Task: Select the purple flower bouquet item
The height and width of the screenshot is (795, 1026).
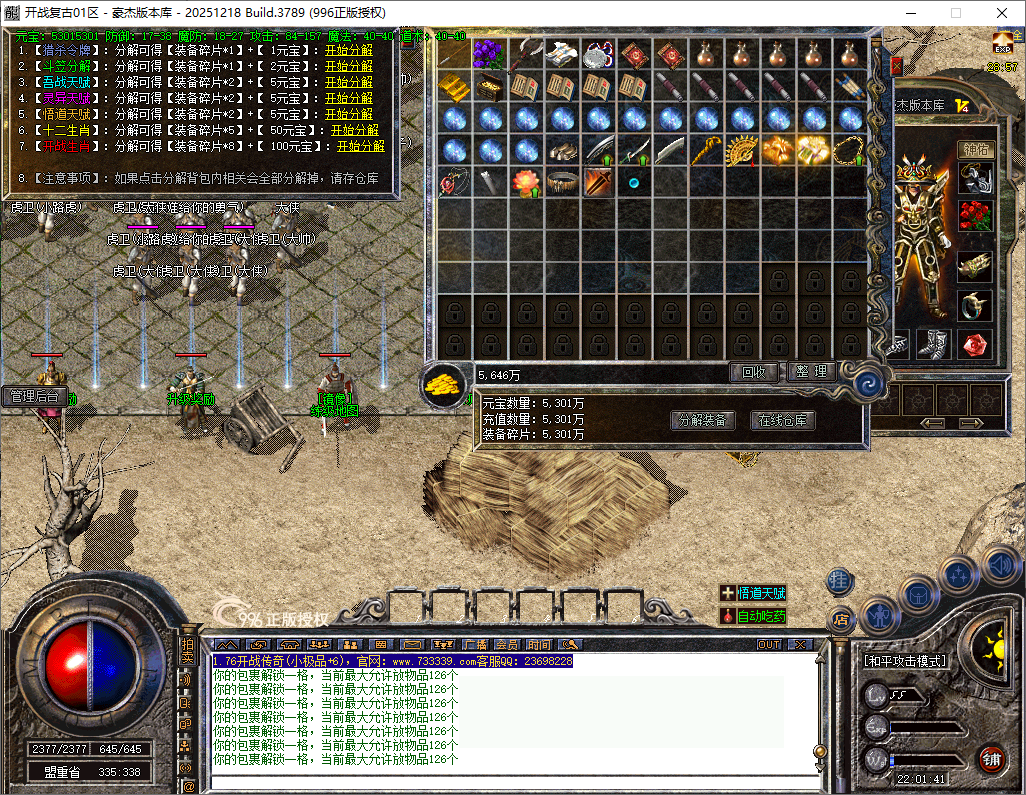Action: click(x=489, y=54)
